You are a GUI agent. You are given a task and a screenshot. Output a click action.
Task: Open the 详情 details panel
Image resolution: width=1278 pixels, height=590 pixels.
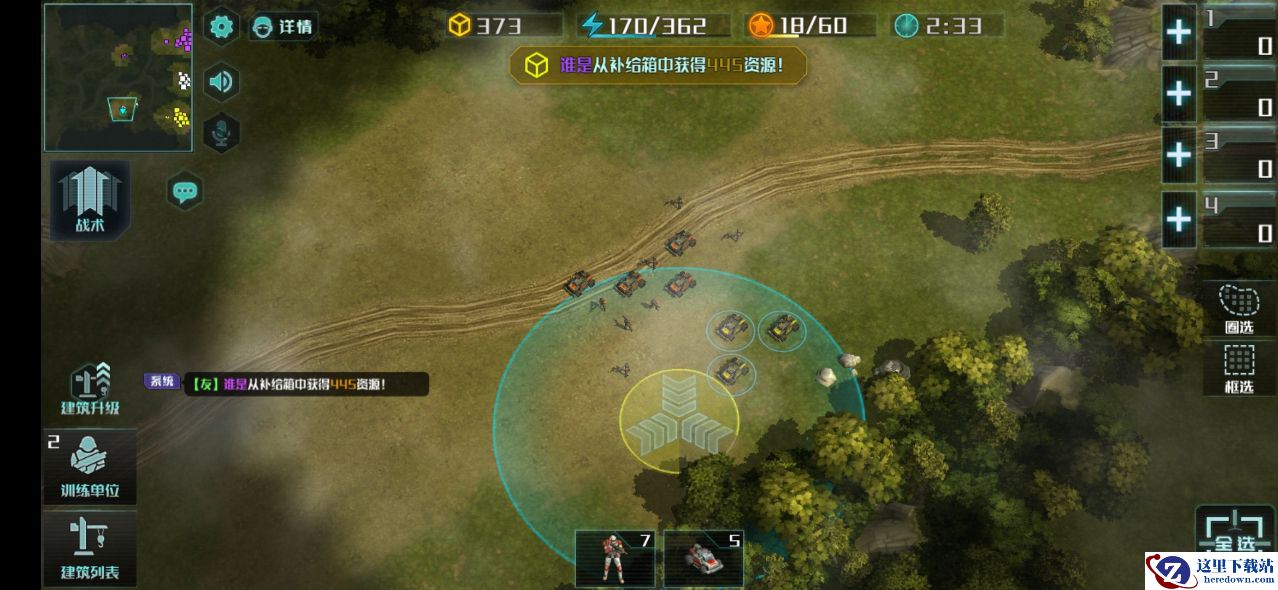282,27
